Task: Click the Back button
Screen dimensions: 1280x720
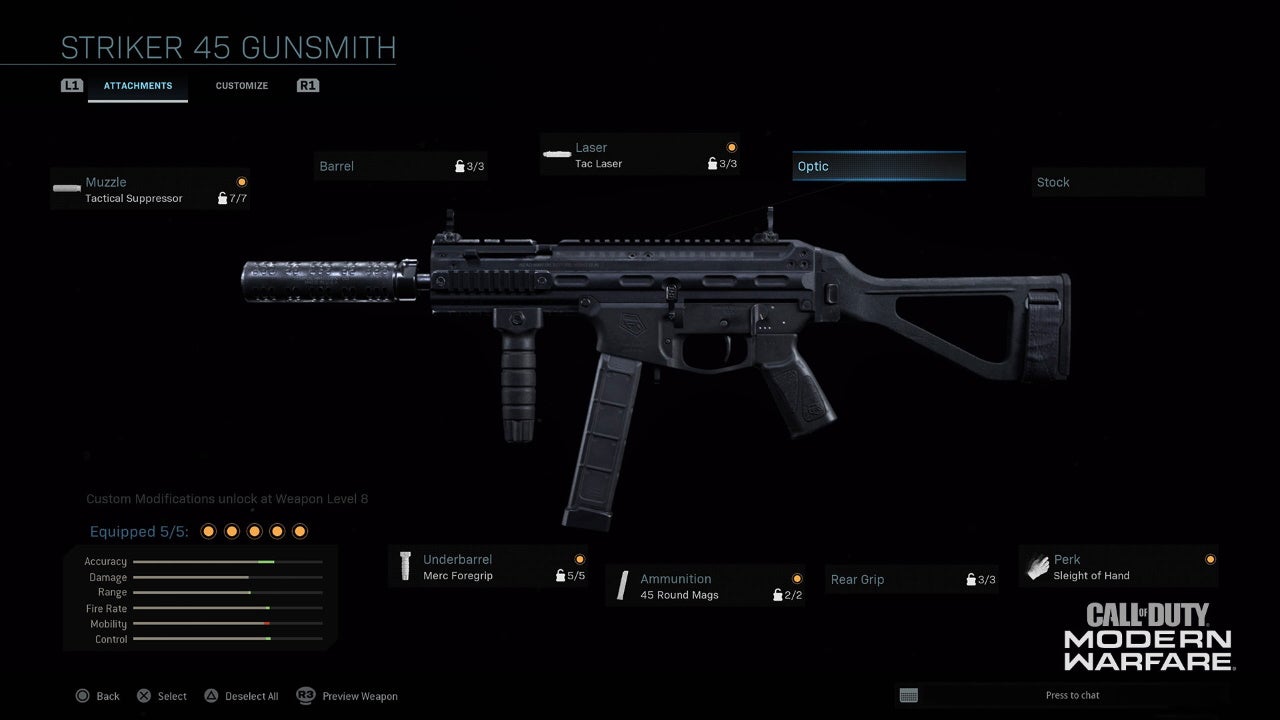Action: click(97, 696)
